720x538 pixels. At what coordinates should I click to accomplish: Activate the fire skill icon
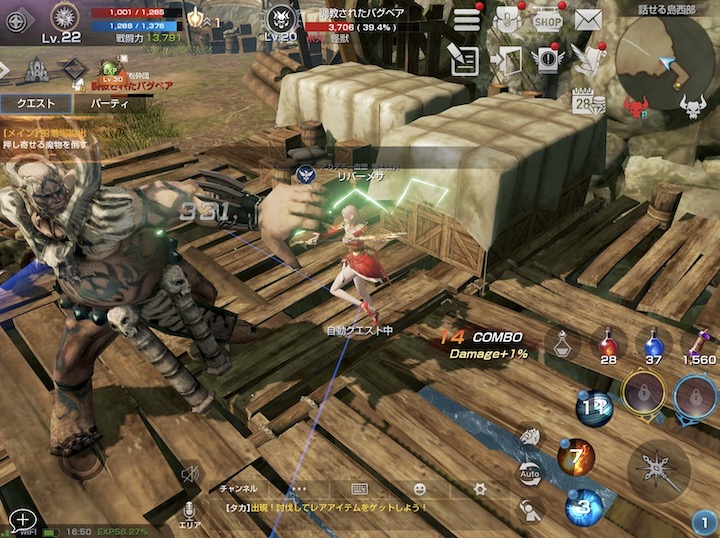coord(576,458)
